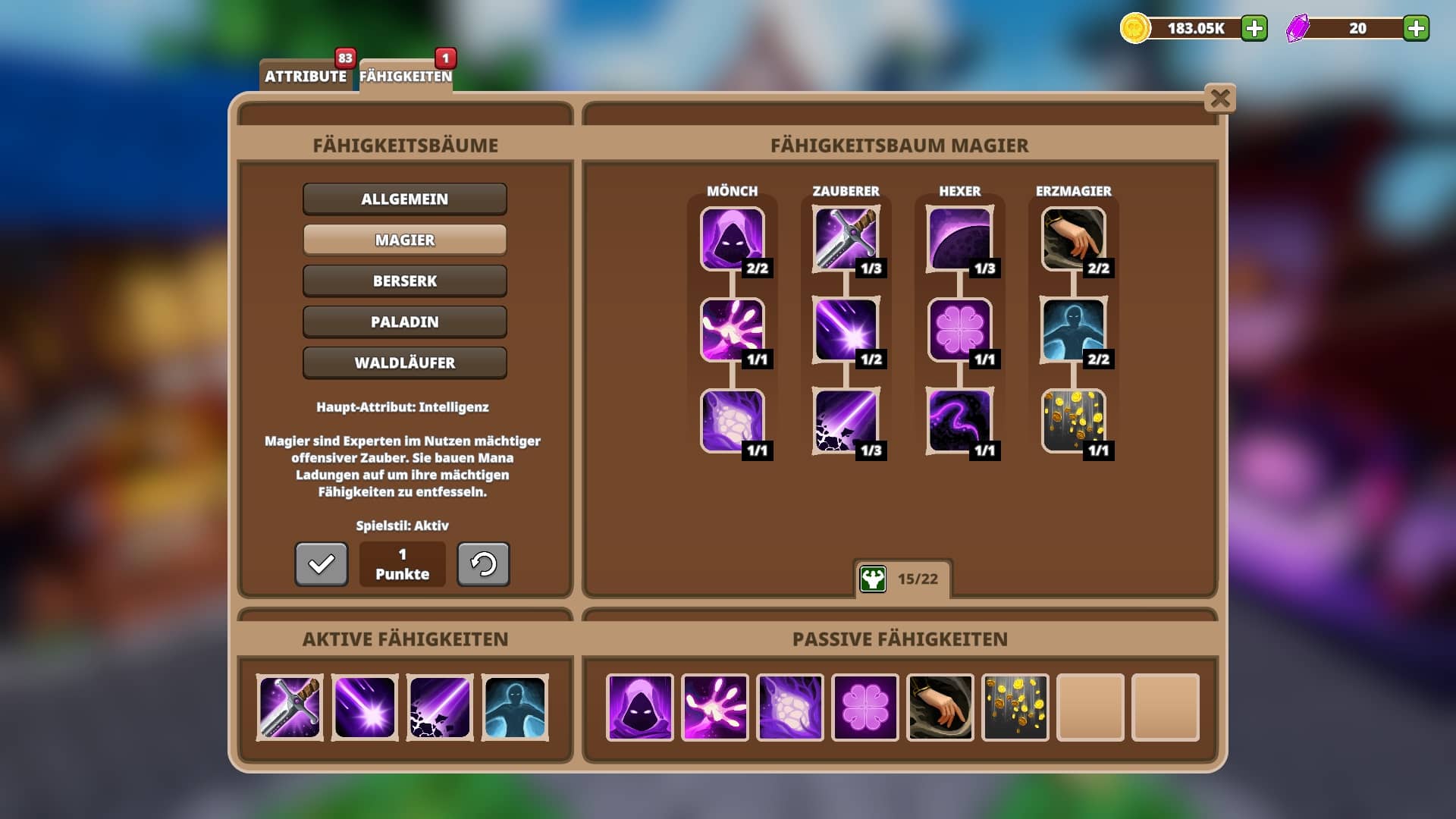Upgrade the sword skill under Zauberer

click(x=846, y=239)
